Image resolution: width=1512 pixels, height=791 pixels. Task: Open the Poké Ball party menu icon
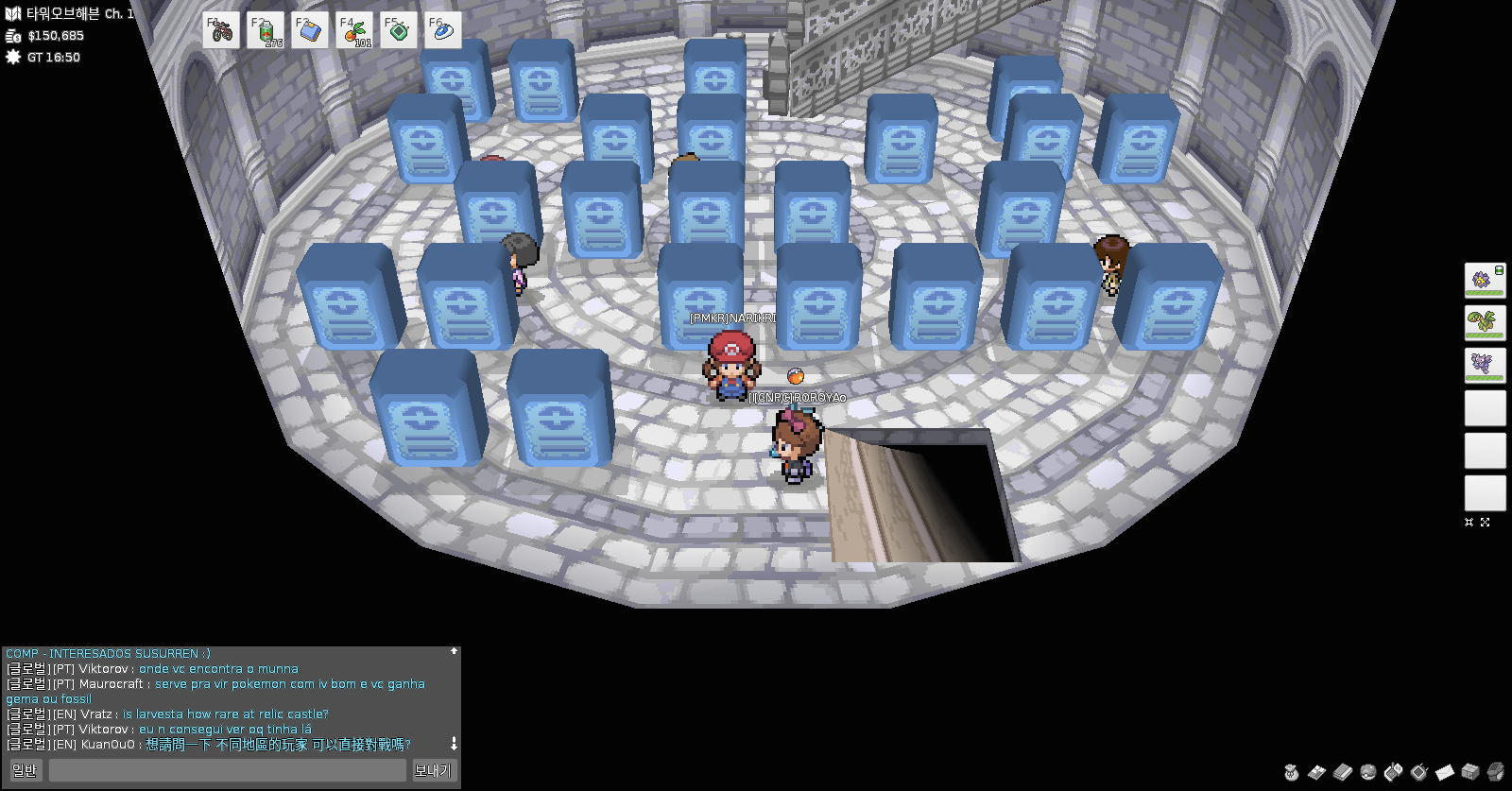coord(1367,772)
